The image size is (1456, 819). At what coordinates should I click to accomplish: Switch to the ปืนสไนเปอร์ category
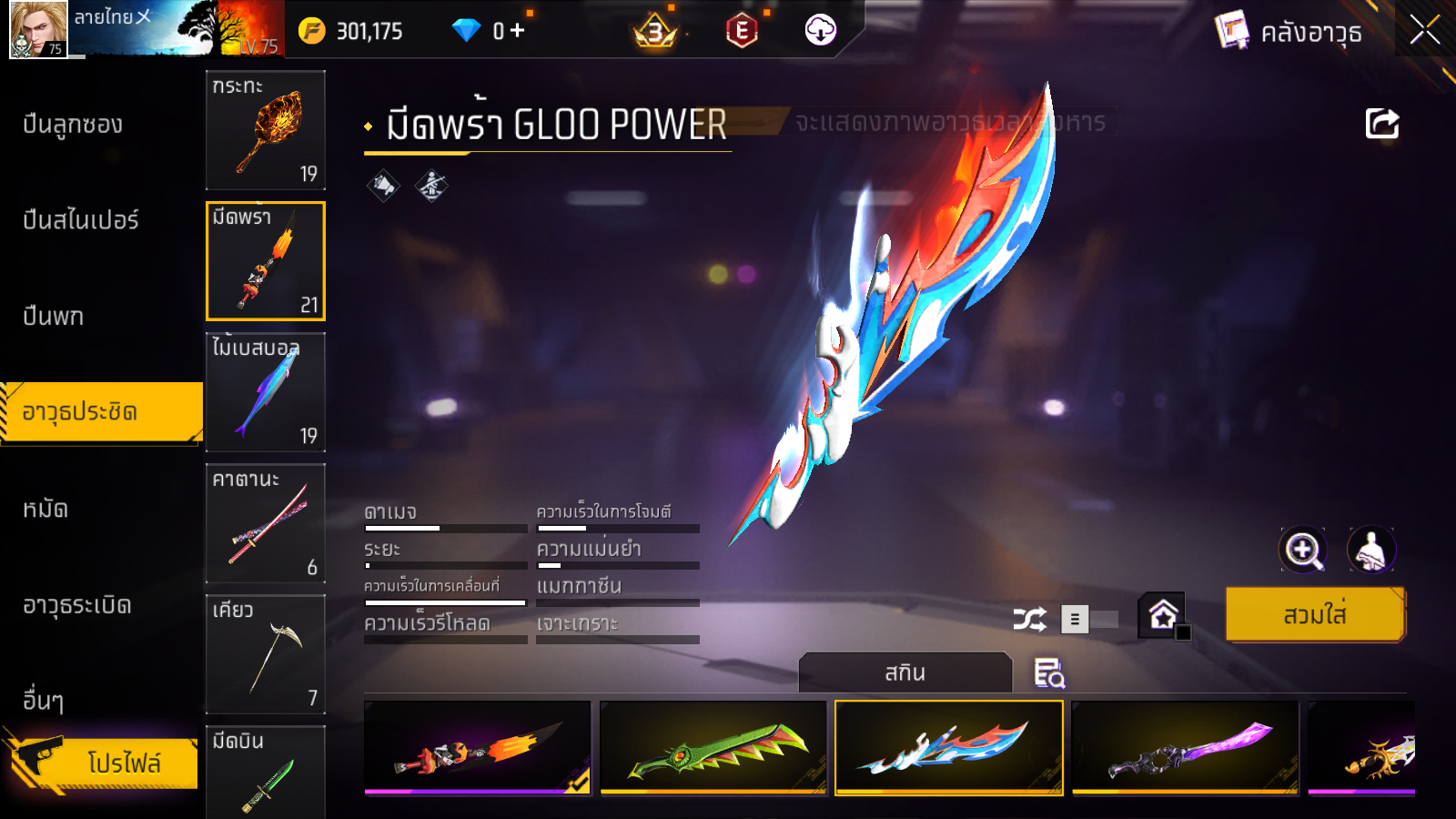pyautogui.click(x=81, y=220)
